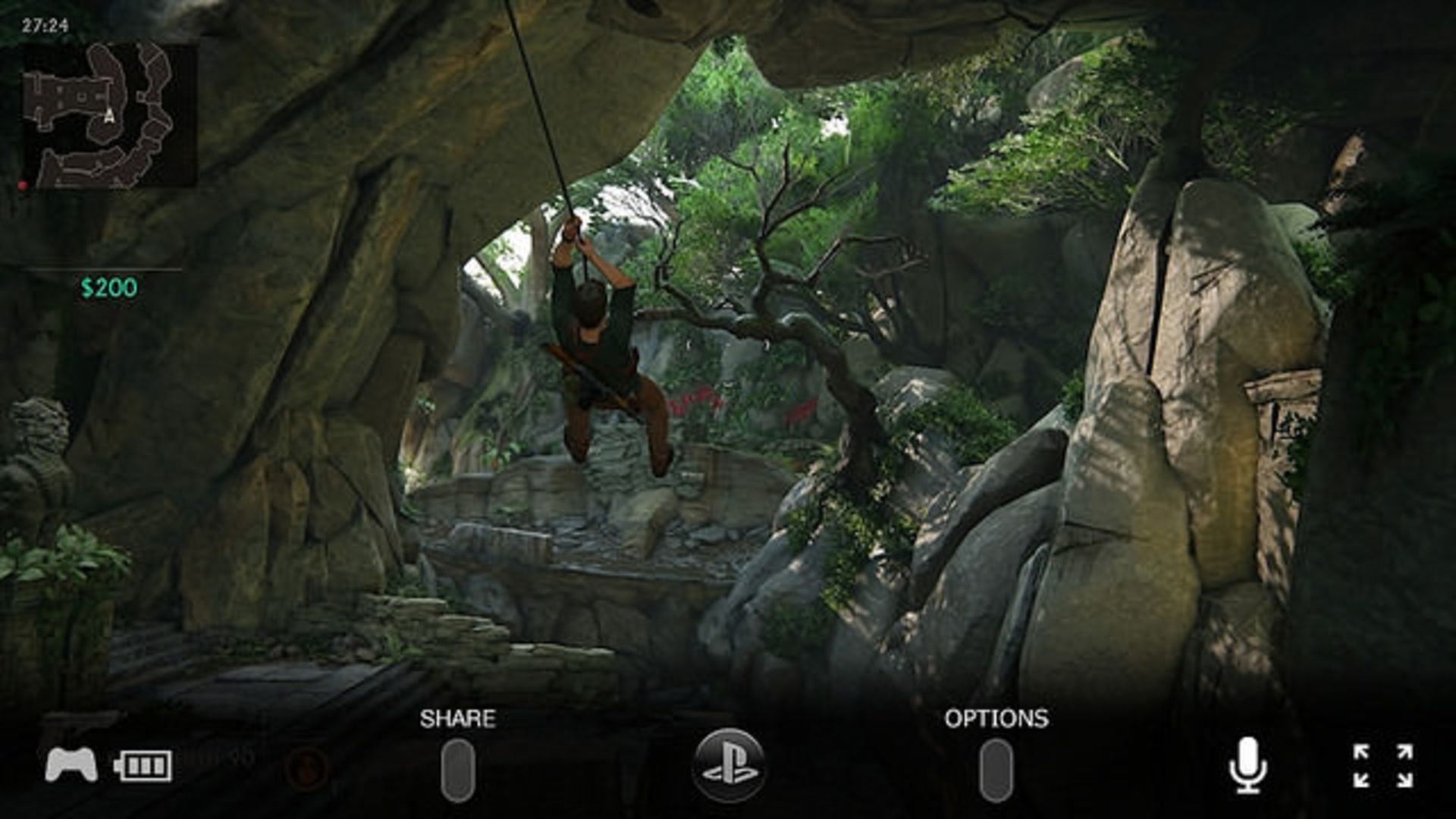
Task: Toggle the microphone icon
Action: [1247, 766]
